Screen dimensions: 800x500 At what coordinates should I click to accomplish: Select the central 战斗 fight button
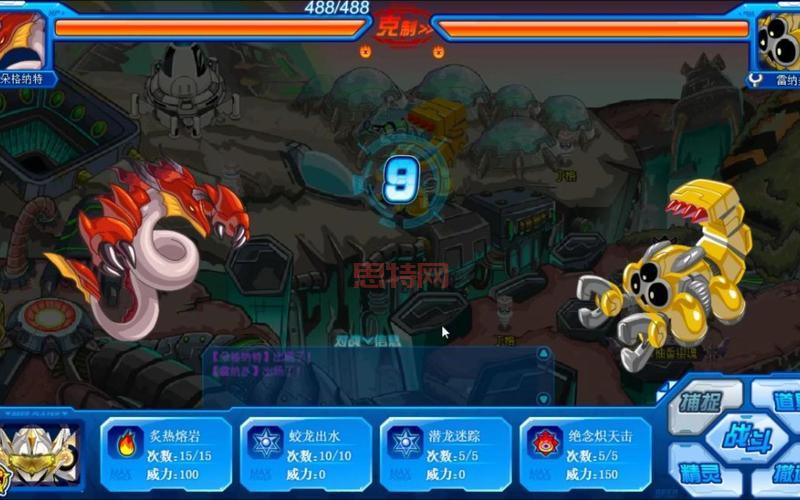click(741, 436)
